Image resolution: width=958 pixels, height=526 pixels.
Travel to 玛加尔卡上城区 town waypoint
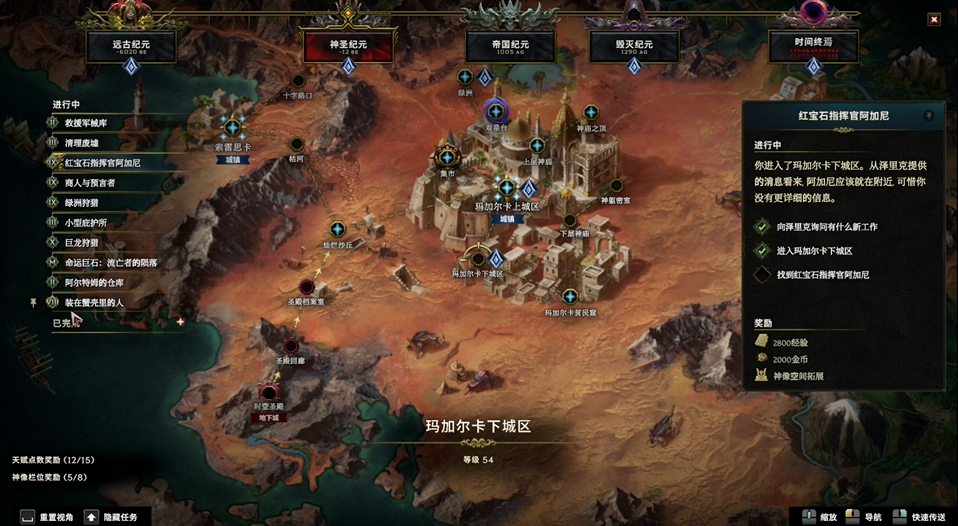(x=507, y=188)
